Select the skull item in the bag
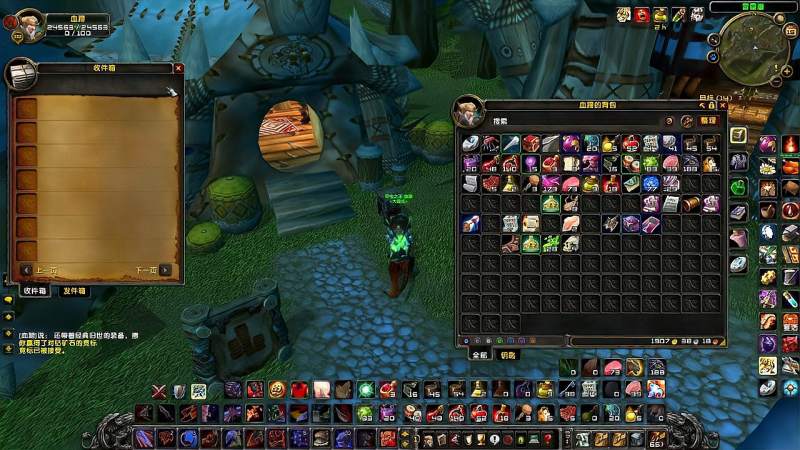800x450 pixels. point(569,243)
